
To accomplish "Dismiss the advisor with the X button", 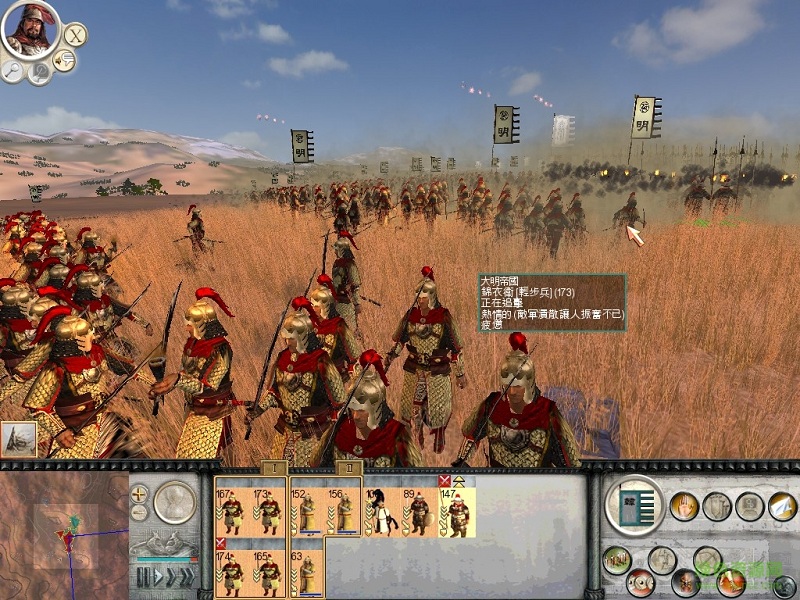I will pos(75,34).
